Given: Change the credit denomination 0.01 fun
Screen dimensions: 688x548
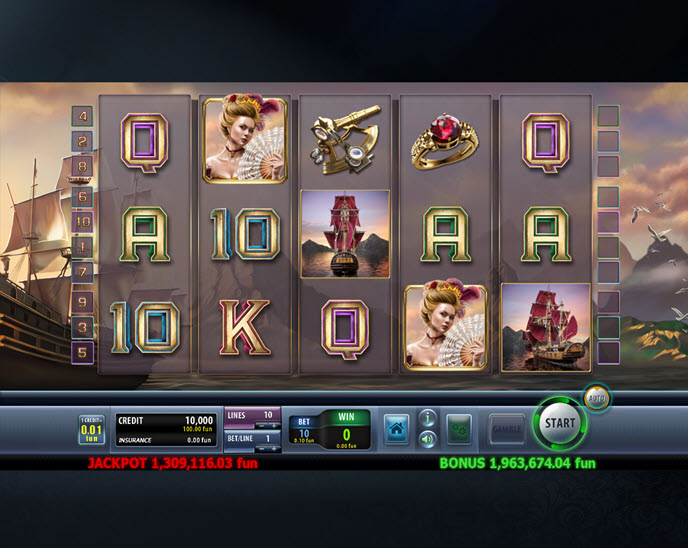Looking at the screenshot, I should (91, 430).
